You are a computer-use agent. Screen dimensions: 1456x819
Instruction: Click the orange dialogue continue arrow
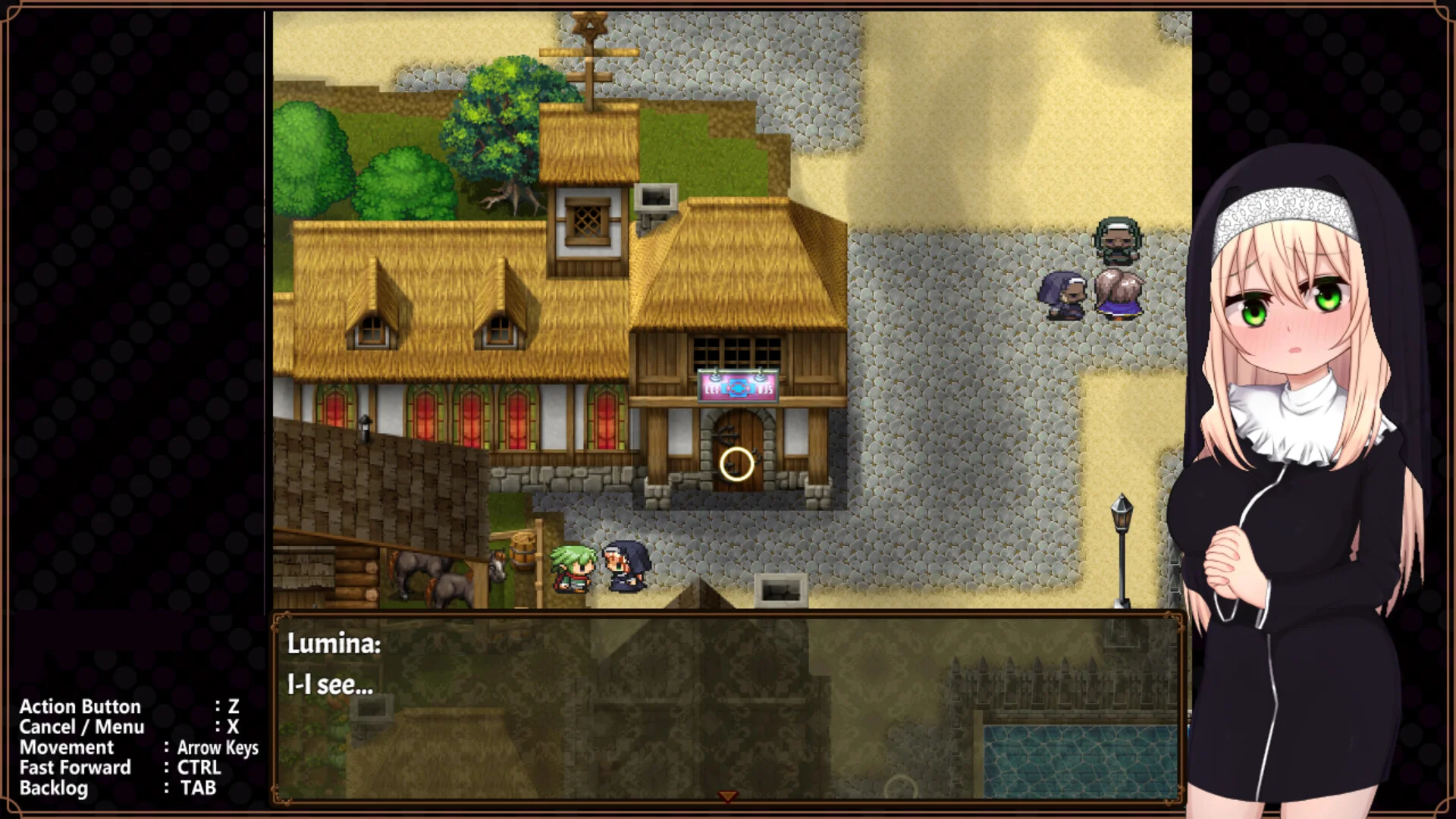[728, 796]
